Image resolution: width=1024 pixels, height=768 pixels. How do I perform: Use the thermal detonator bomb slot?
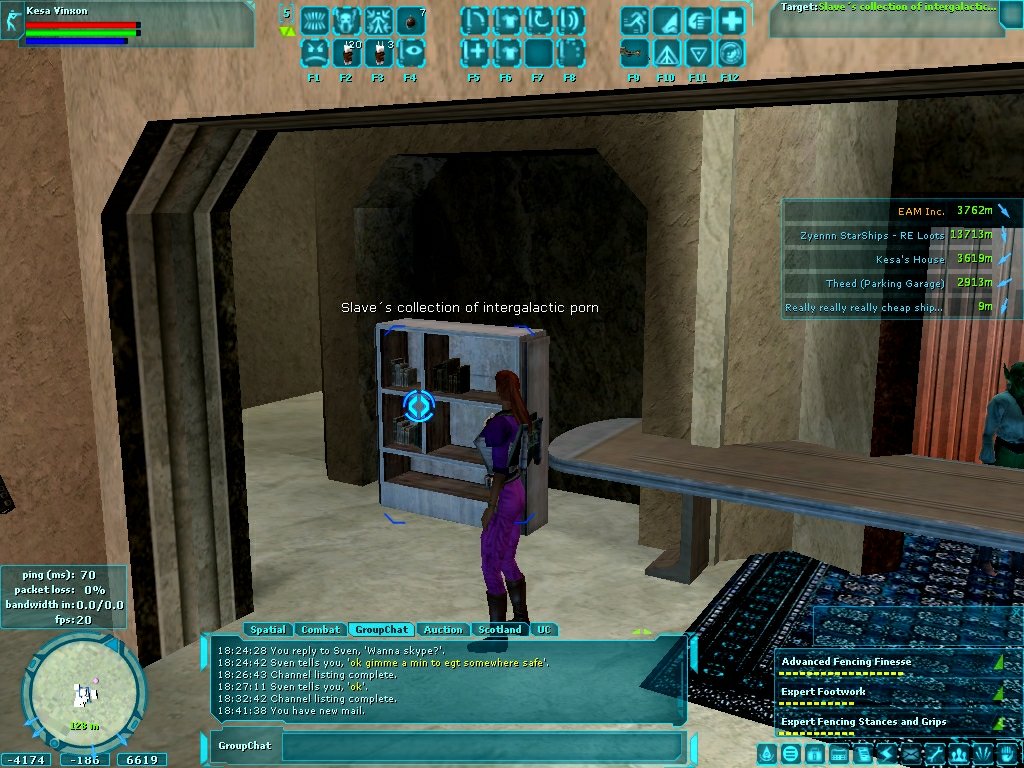click(411, 20)
